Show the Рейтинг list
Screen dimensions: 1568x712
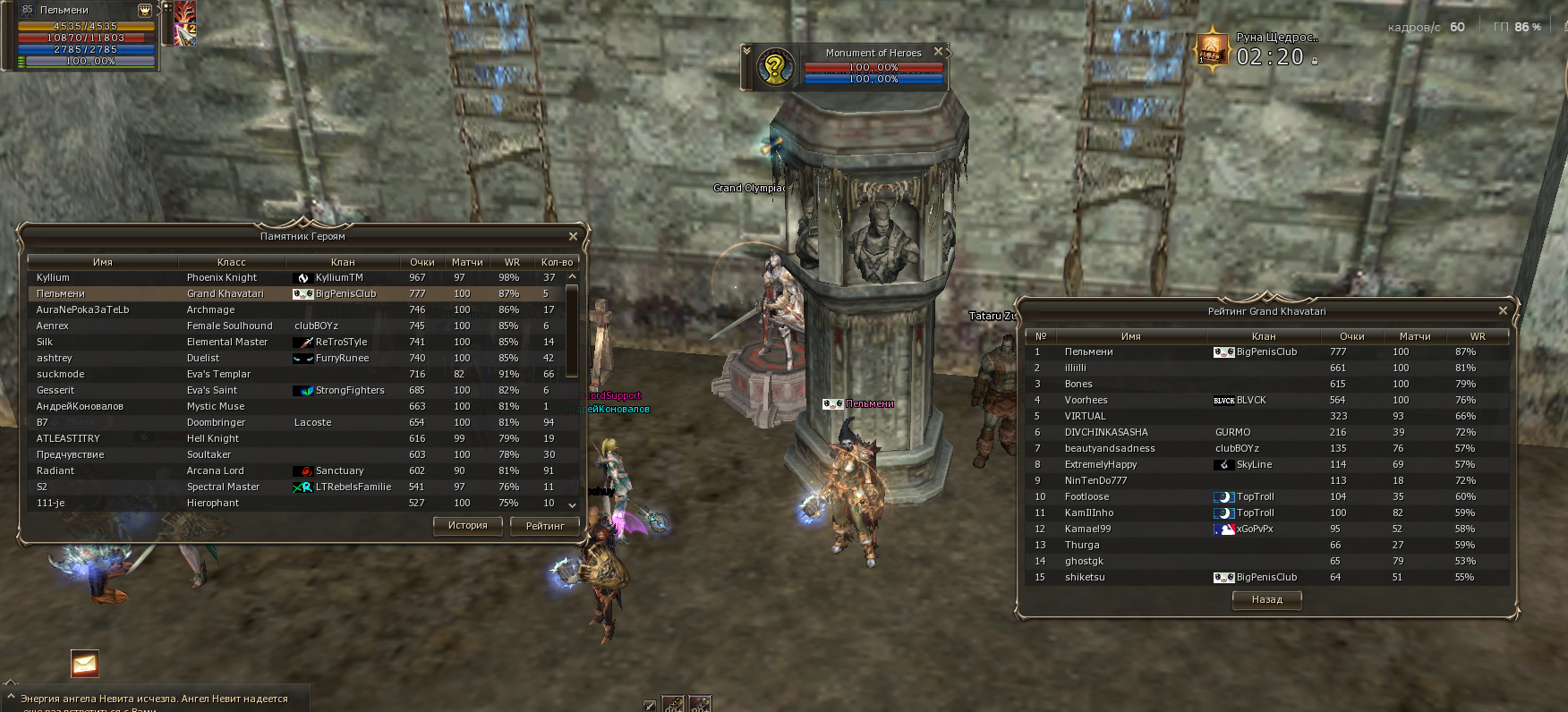coord(544,526)
